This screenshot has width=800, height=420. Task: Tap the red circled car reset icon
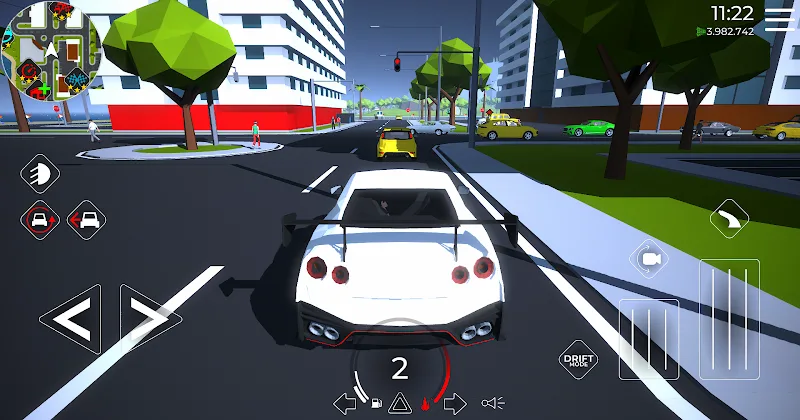pos(40,219)
